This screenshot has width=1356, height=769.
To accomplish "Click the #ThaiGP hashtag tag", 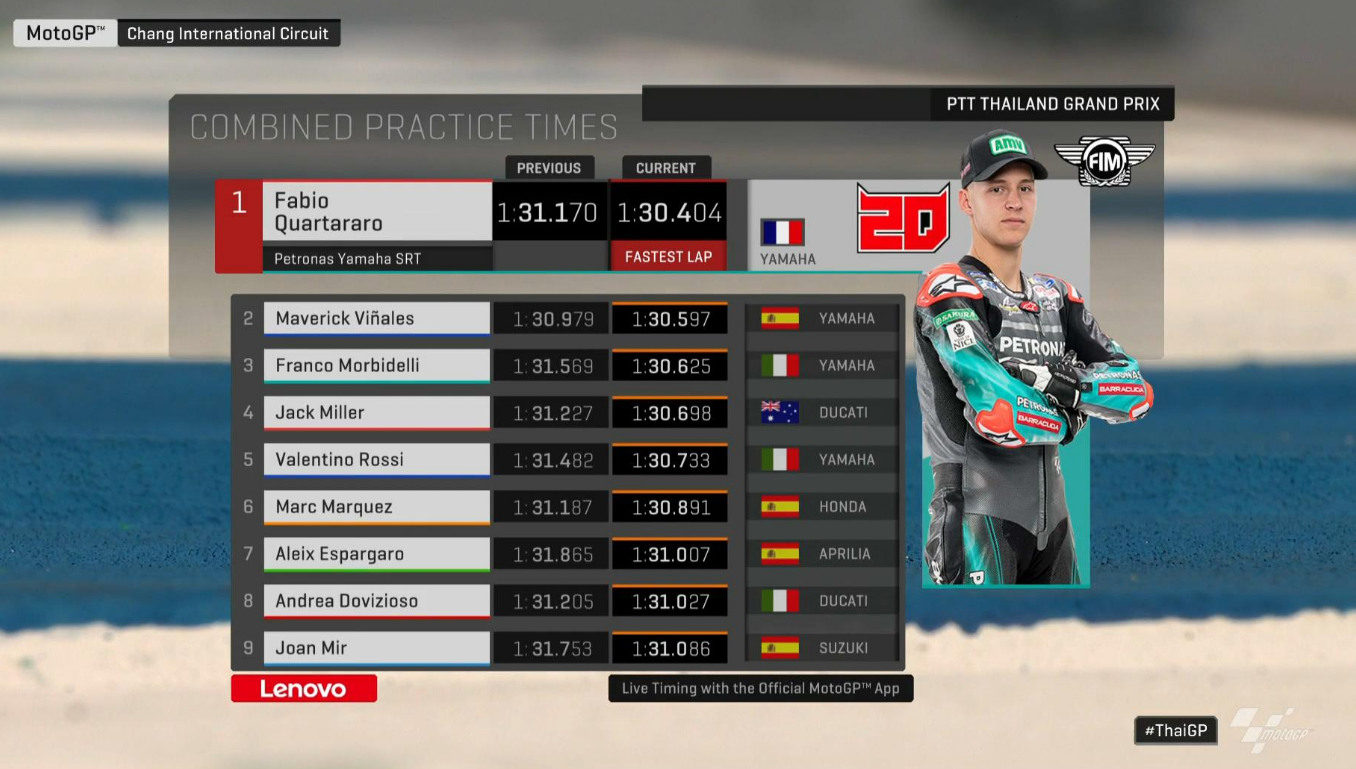I will click(x=1175, y=730).
